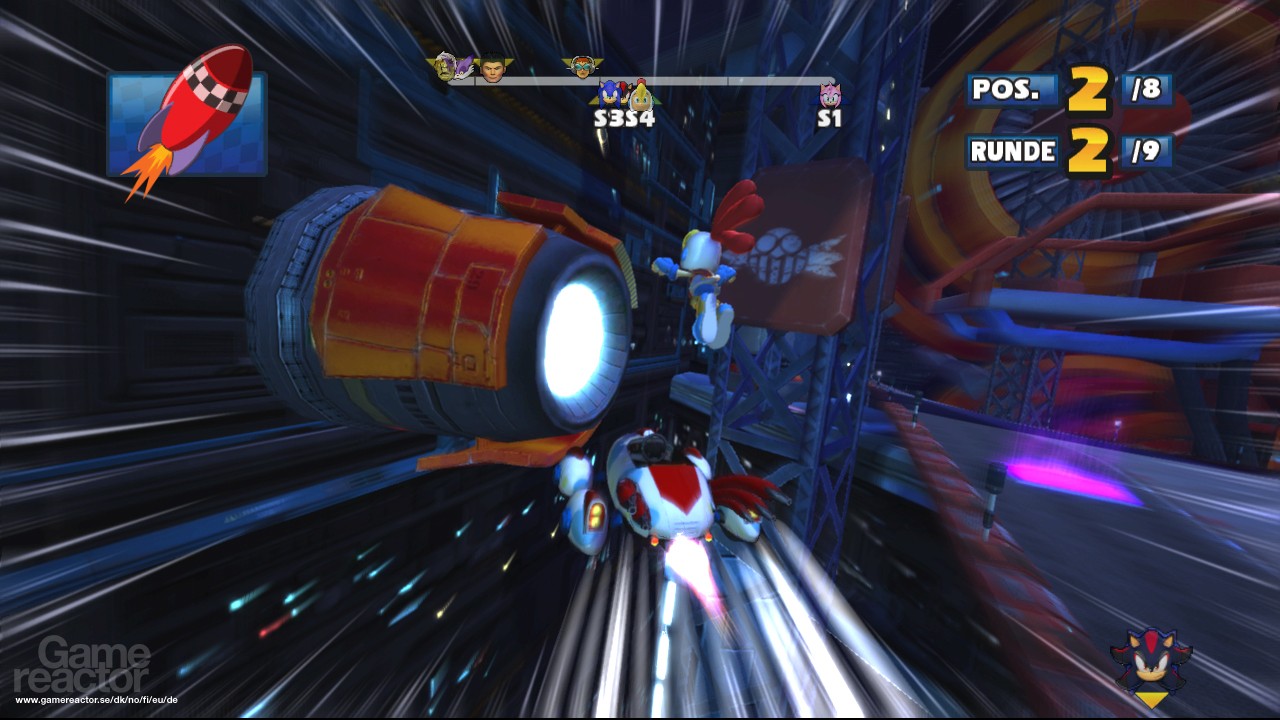Click Sonic's portrait on the progress bar
This screenshot has height=720, width=1280.
[x=608, y=95]
